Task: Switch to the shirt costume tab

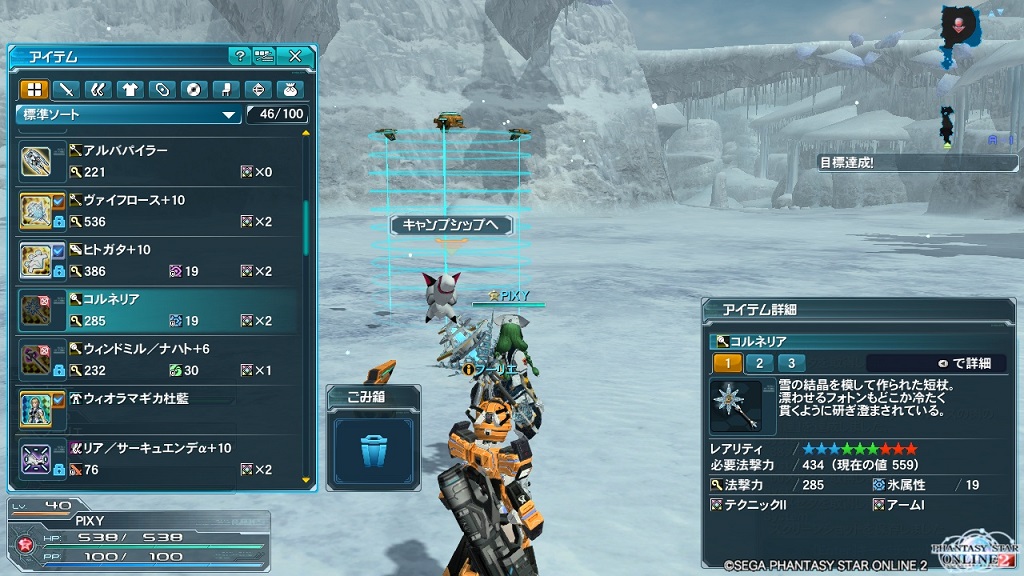Action: (x=130, y=90)
